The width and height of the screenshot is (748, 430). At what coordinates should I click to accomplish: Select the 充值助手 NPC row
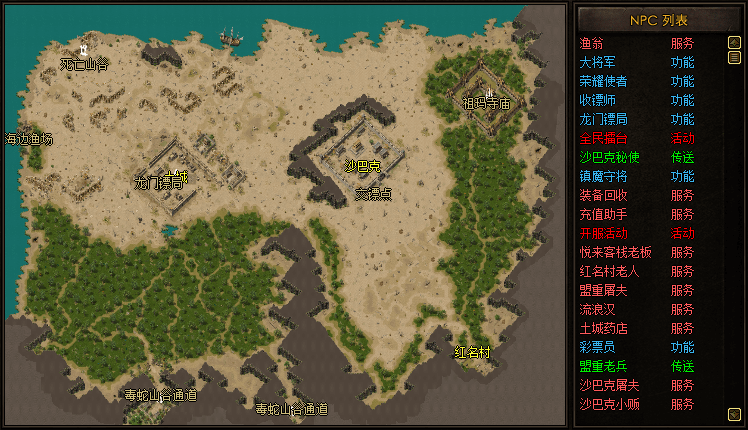604,214
